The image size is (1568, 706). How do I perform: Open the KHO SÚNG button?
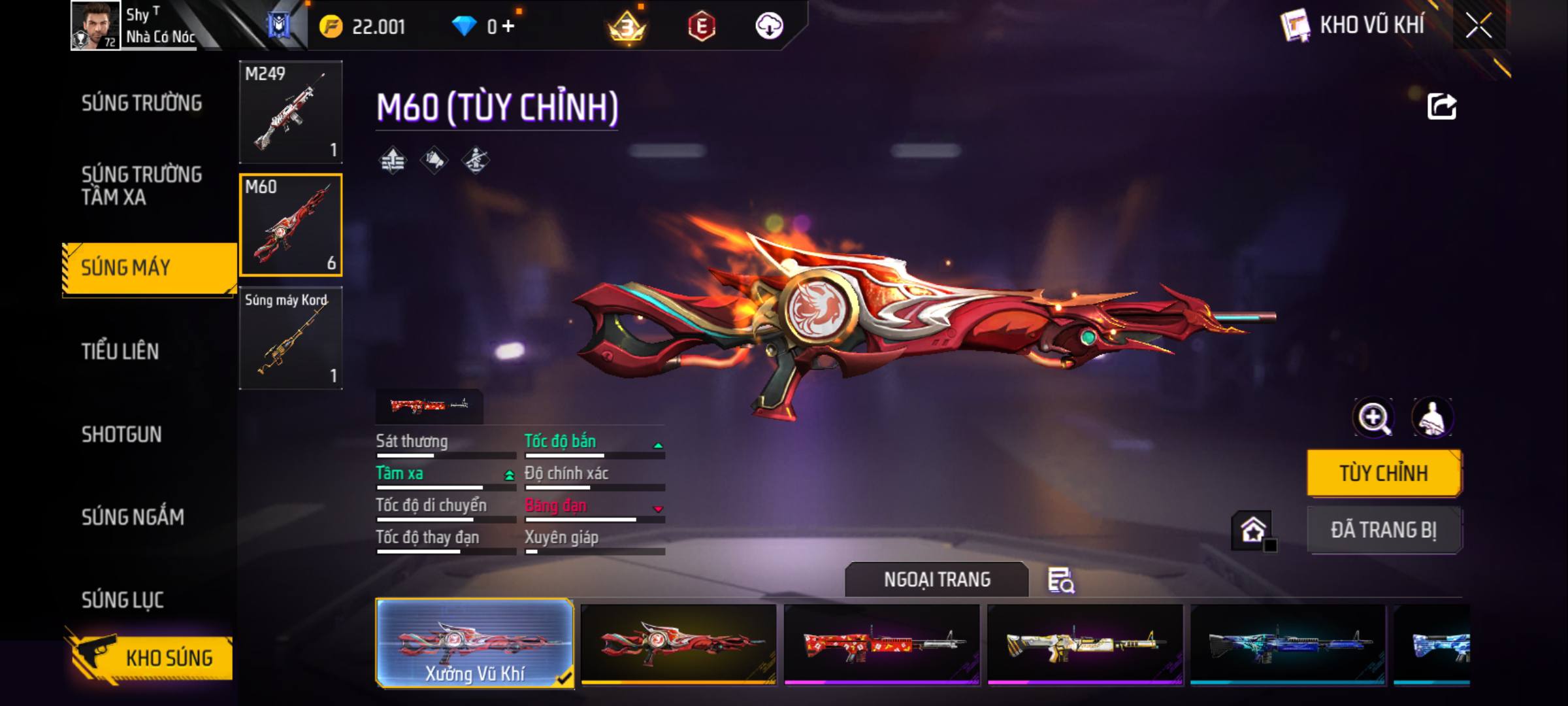pos(152,658)
